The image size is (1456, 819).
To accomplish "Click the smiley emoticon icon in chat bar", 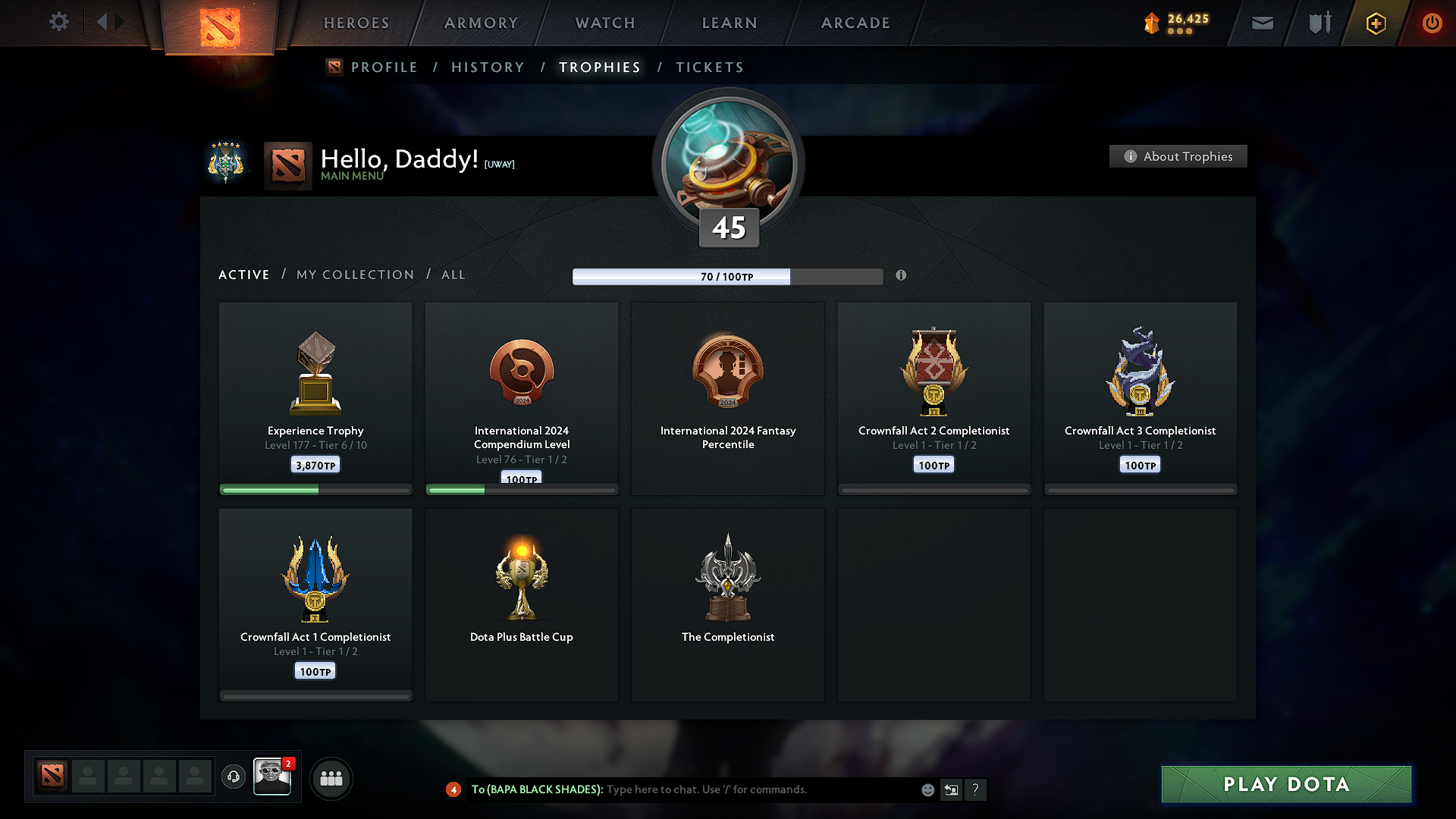I will tap(927, 789).
